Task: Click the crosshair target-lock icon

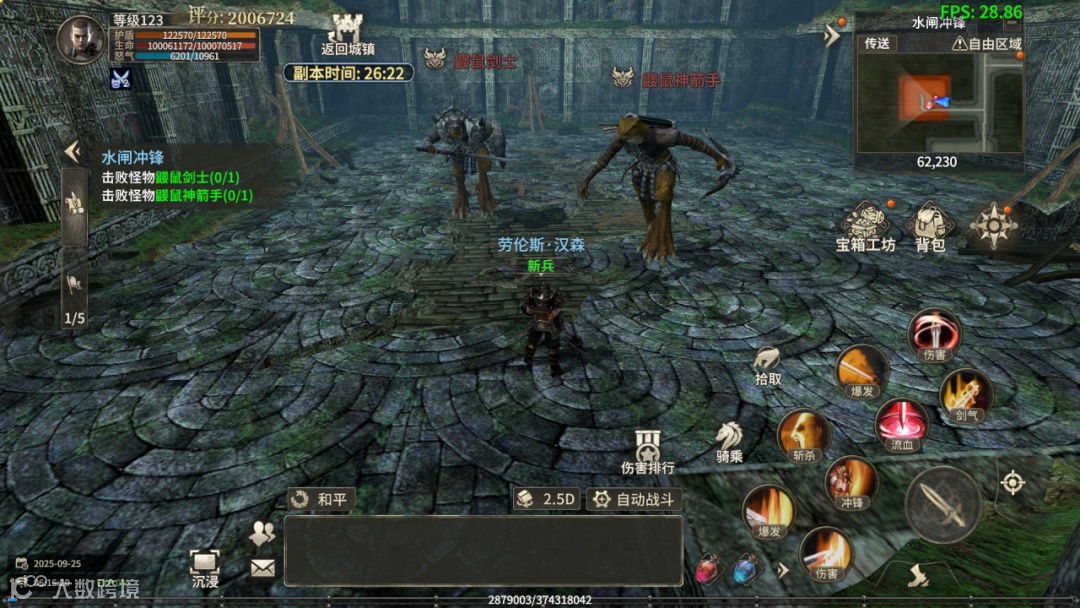Action: tap(1013, 483)
